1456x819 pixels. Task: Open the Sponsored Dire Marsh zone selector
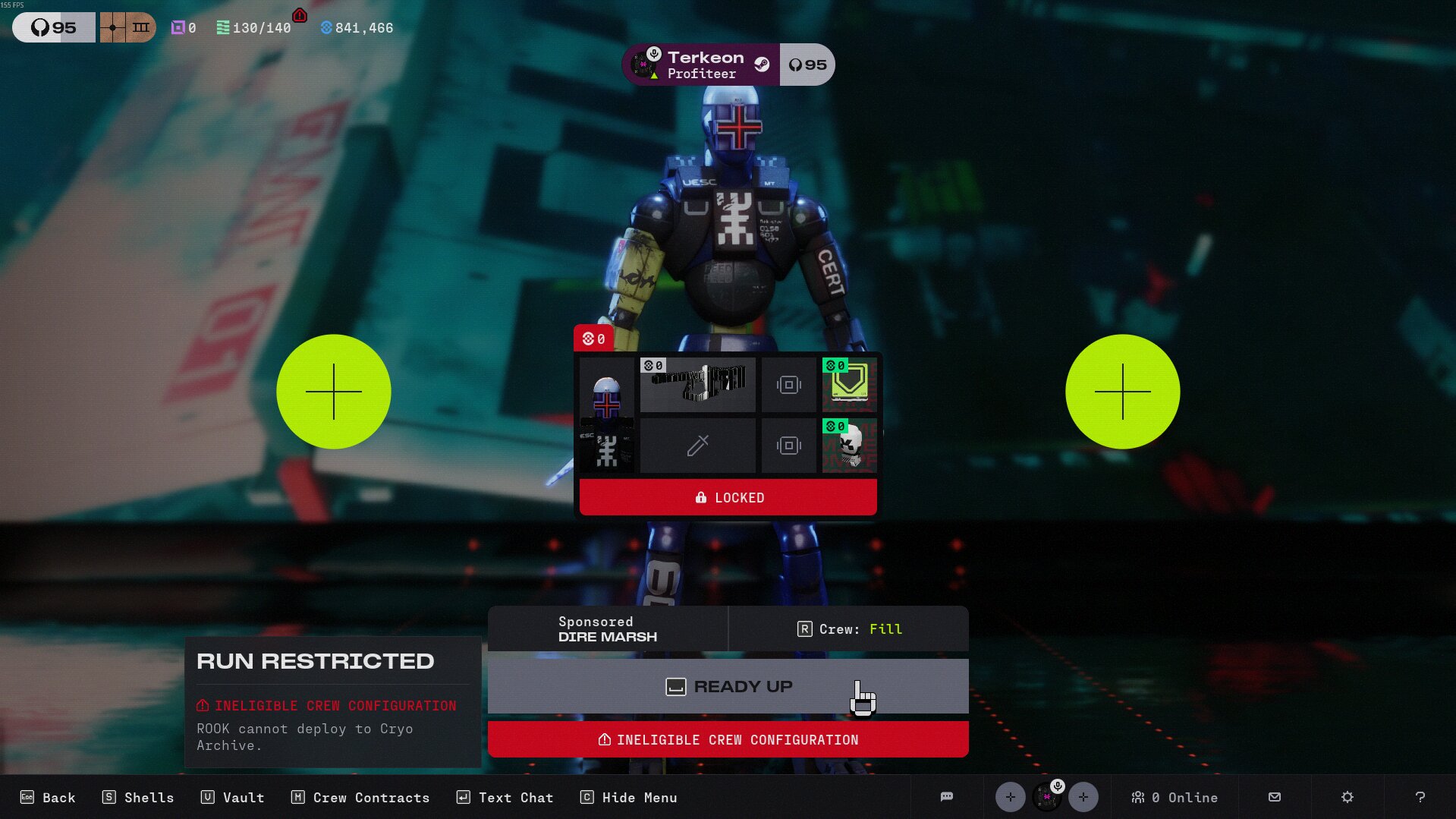tap(607, 629)
